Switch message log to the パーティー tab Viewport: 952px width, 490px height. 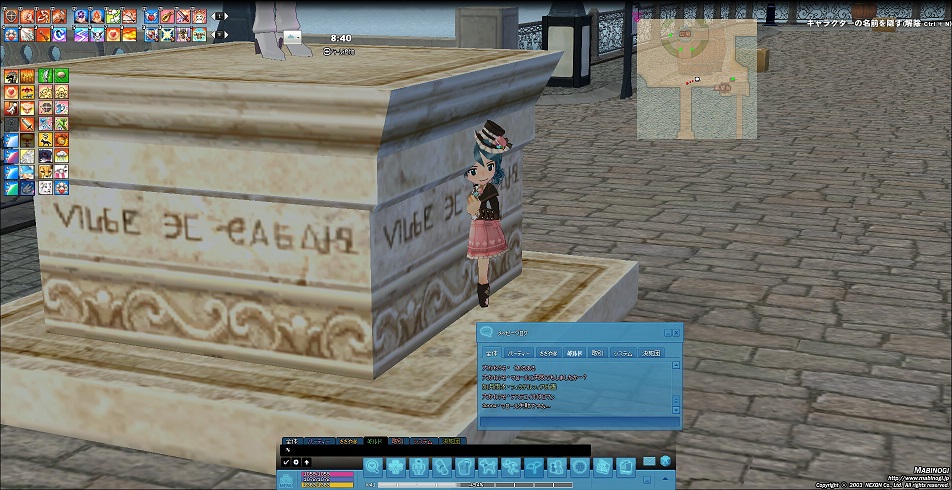click(x=518, y=353)
